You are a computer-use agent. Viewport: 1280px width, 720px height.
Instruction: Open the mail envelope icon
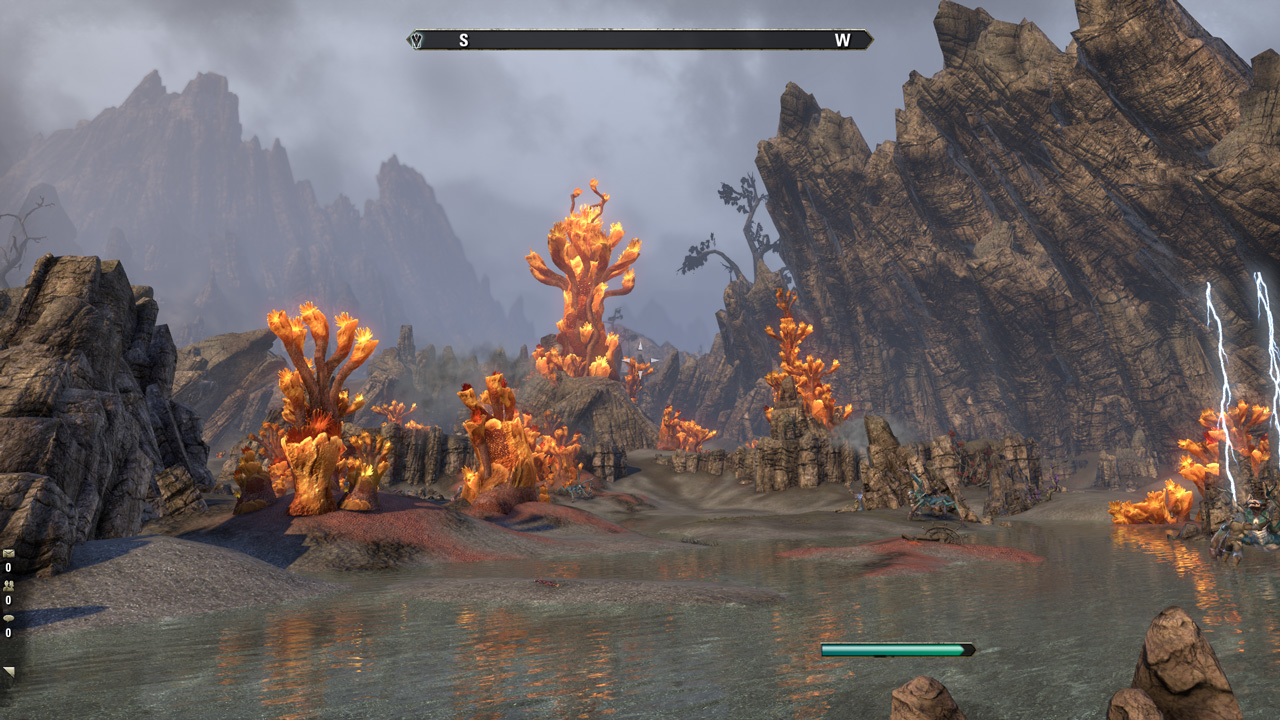point(8,554)
